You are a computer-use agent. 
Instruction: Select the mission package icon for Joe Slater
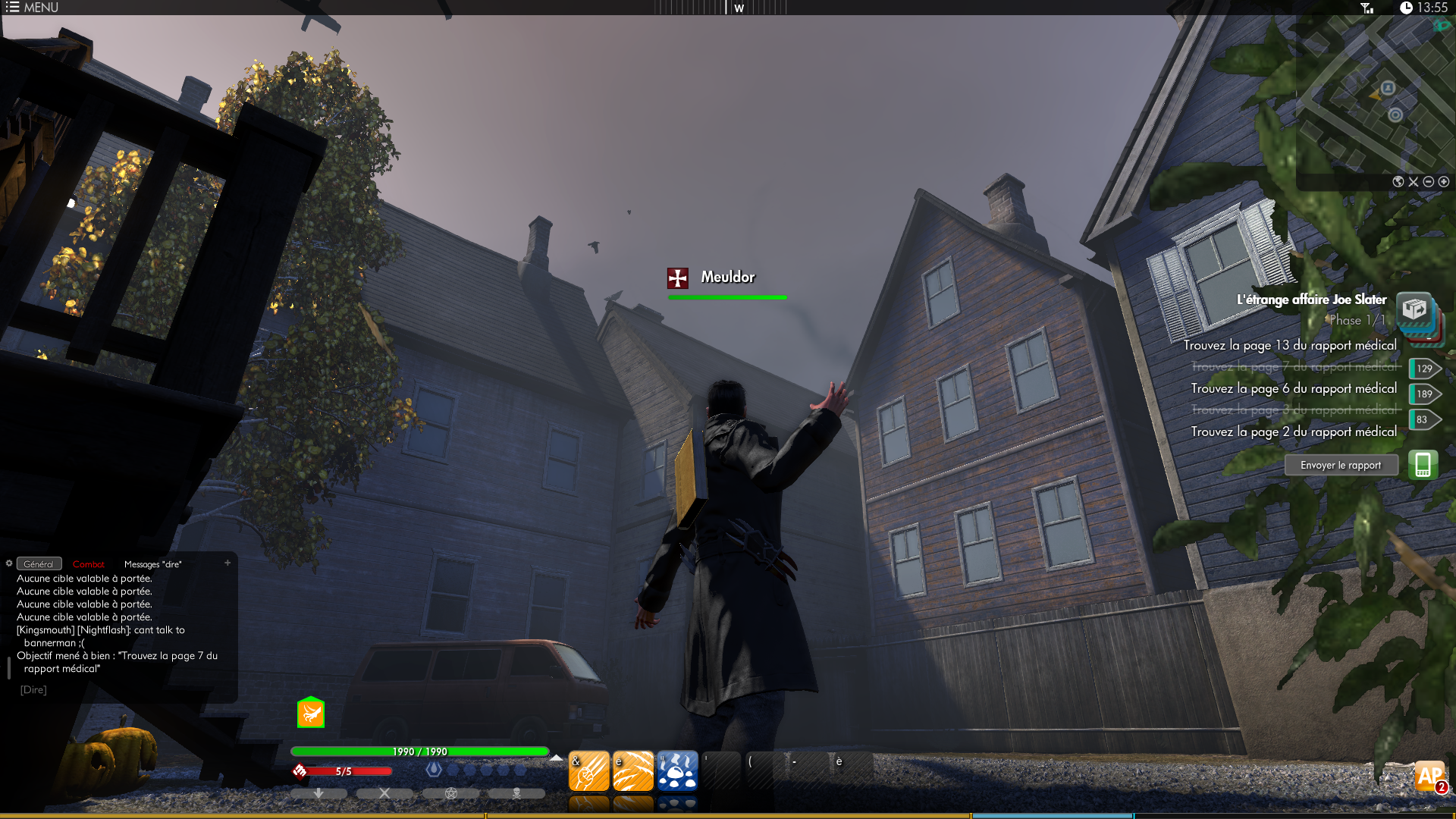(x=1414, y=310)
